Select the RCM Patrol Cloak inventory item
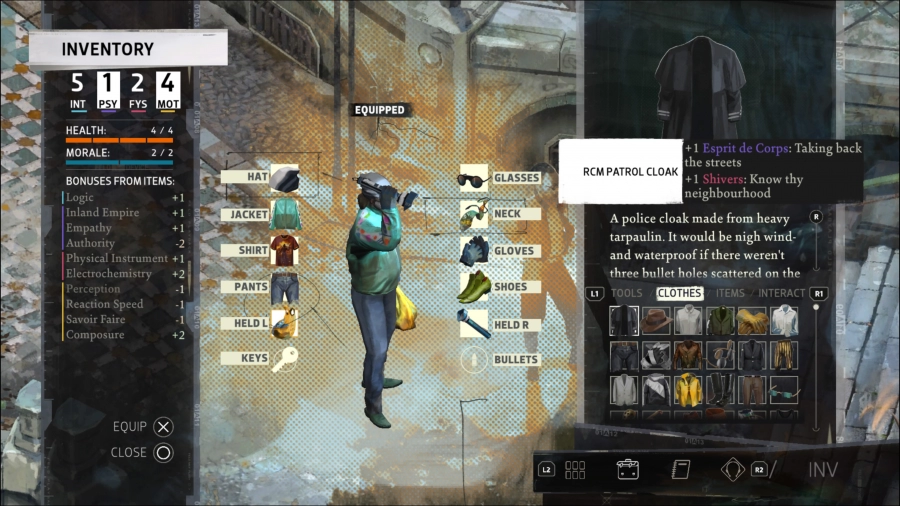The image size is (900, 506). coord(624,320)
